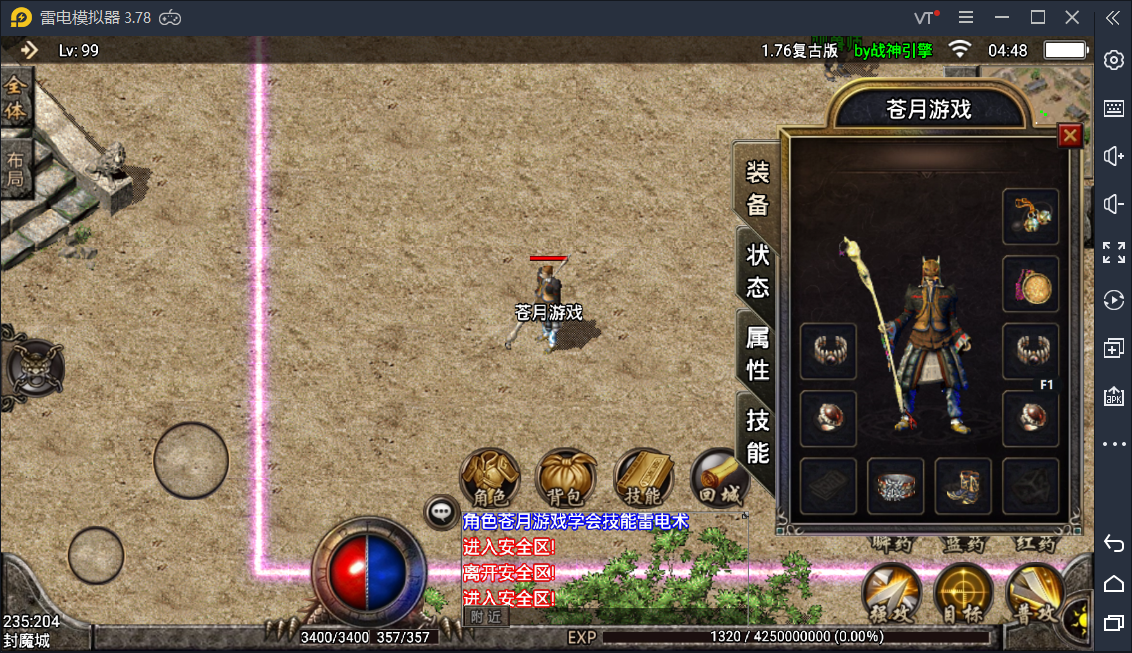Image resolution: width=1132 pixels, height=653 pixels.
Task: Close the character equipment panel
Action: pos(1070,135)
